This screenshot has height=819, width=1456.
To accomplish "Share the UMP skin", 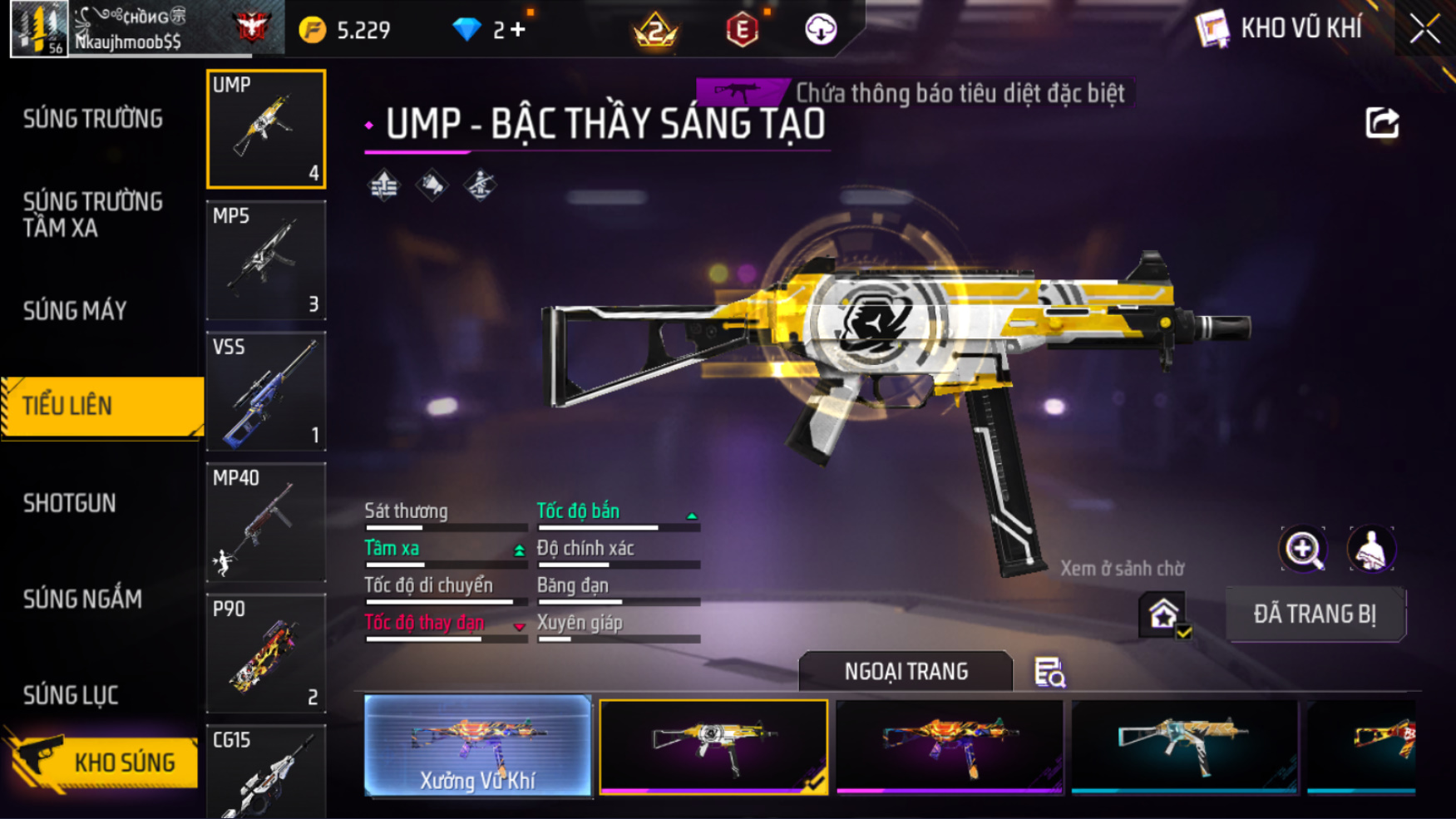I will [x=1382, y=123].
